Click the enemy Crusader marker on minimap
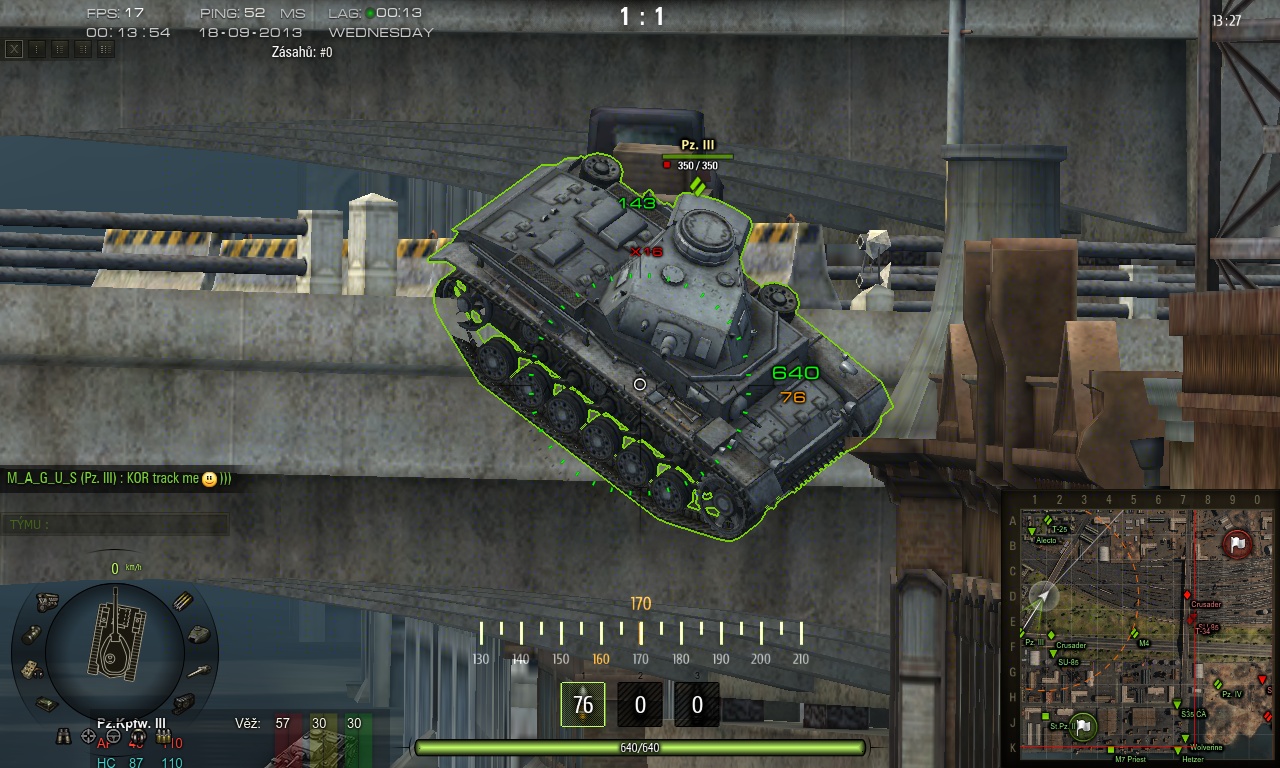This screenshot has width=1280, height=768. (x=1188, y=595)
